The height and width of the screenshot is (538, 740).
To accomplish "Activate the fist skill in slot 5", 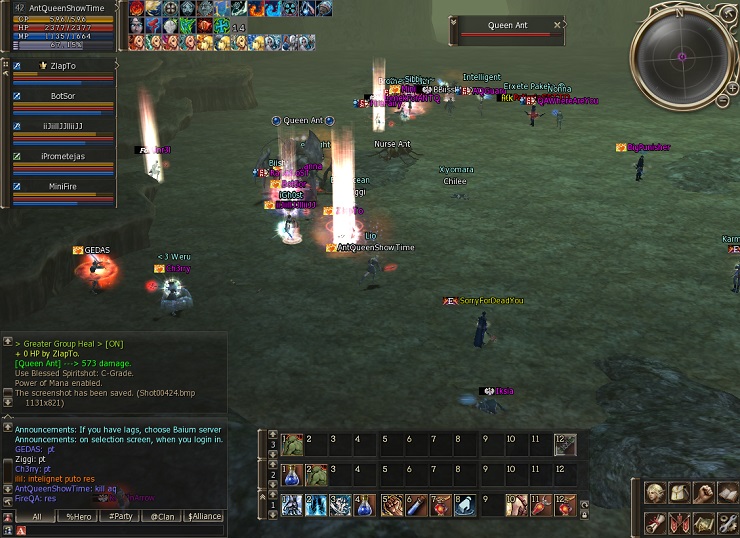I will 392,507.
